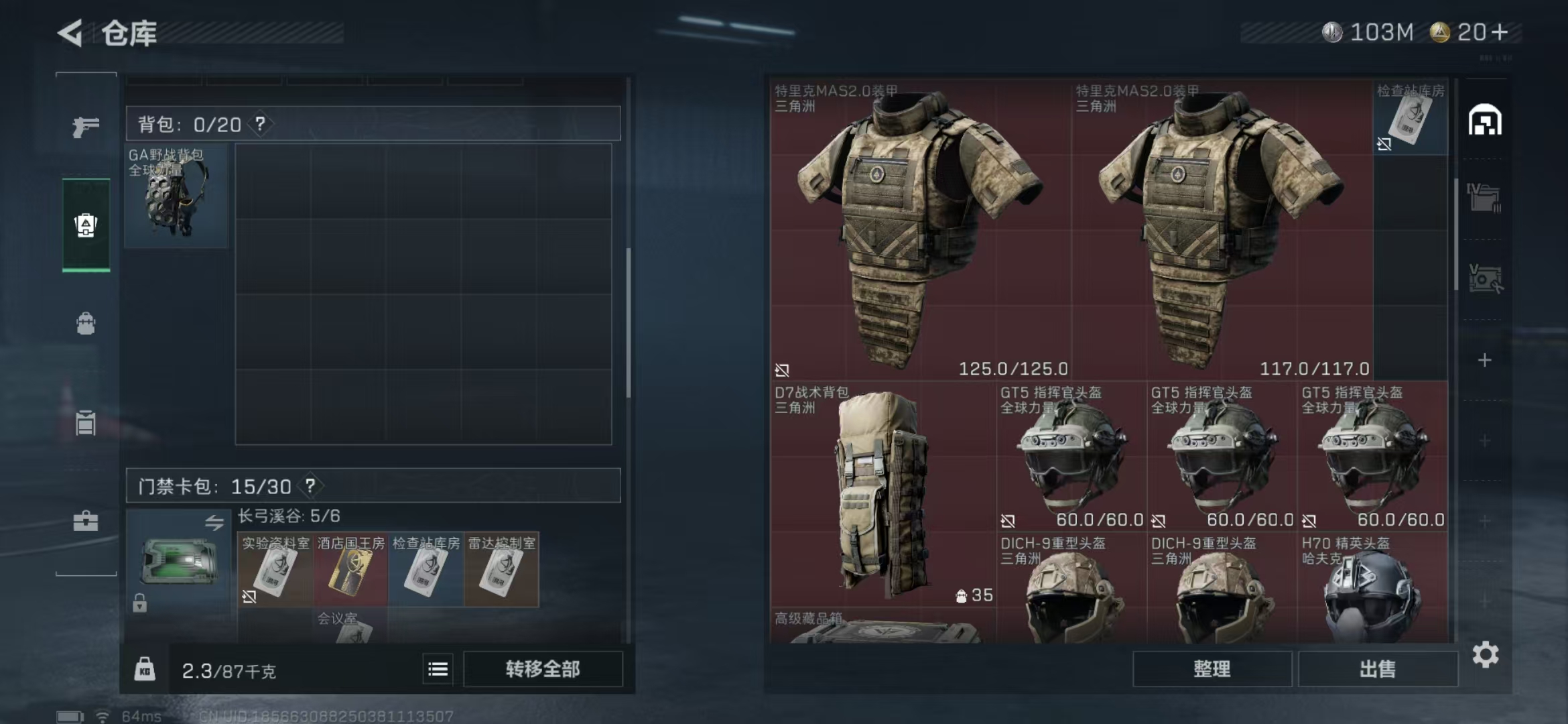Select the 酒店国王房 keycard

[350, 570]
